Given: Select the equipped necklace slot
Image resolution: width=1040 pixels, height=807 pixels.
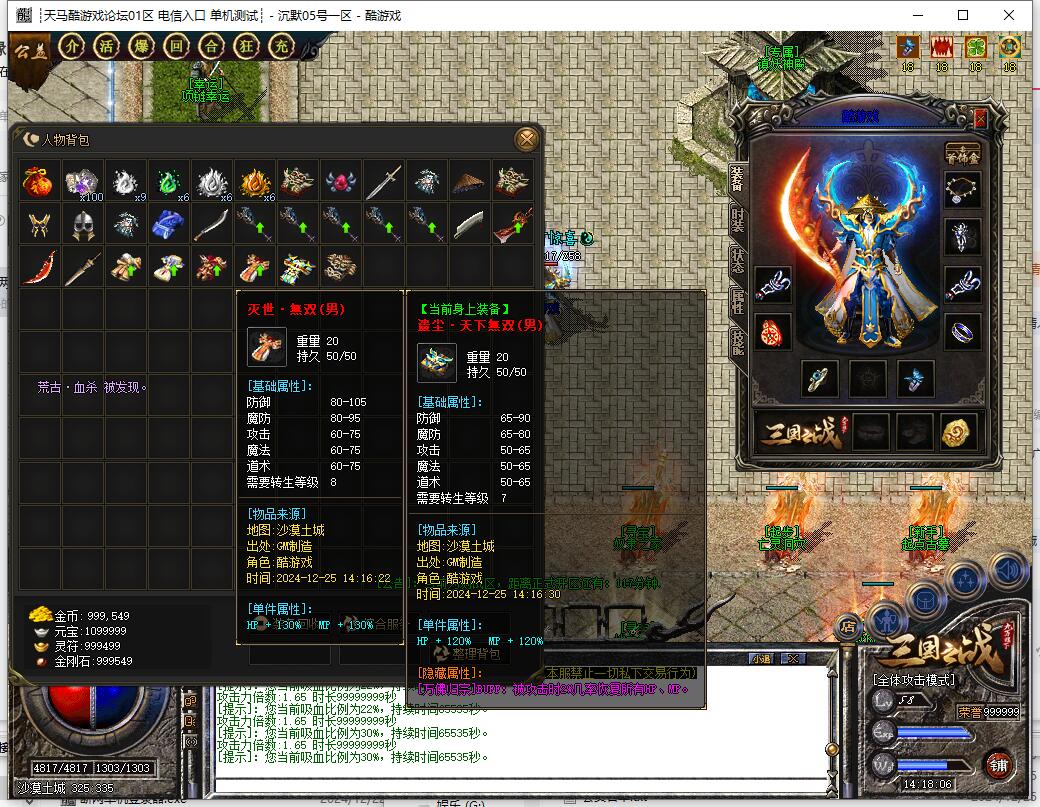Looking at the screenshot, I should pyautogui.click(x=963, y=188).
